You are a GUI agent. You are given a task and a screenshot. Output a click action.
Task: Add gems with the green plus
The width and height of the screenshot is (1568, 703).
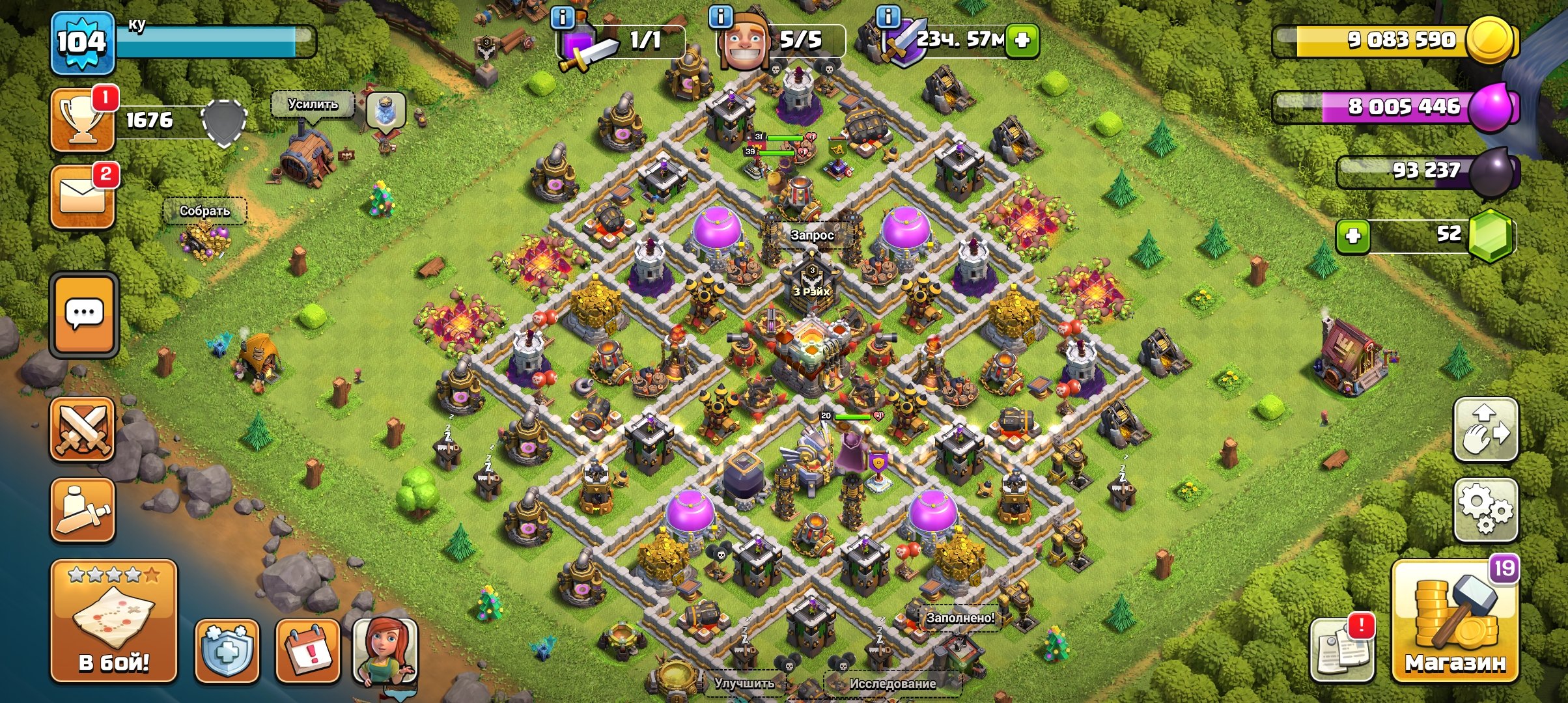click(x=1353, y=236)
